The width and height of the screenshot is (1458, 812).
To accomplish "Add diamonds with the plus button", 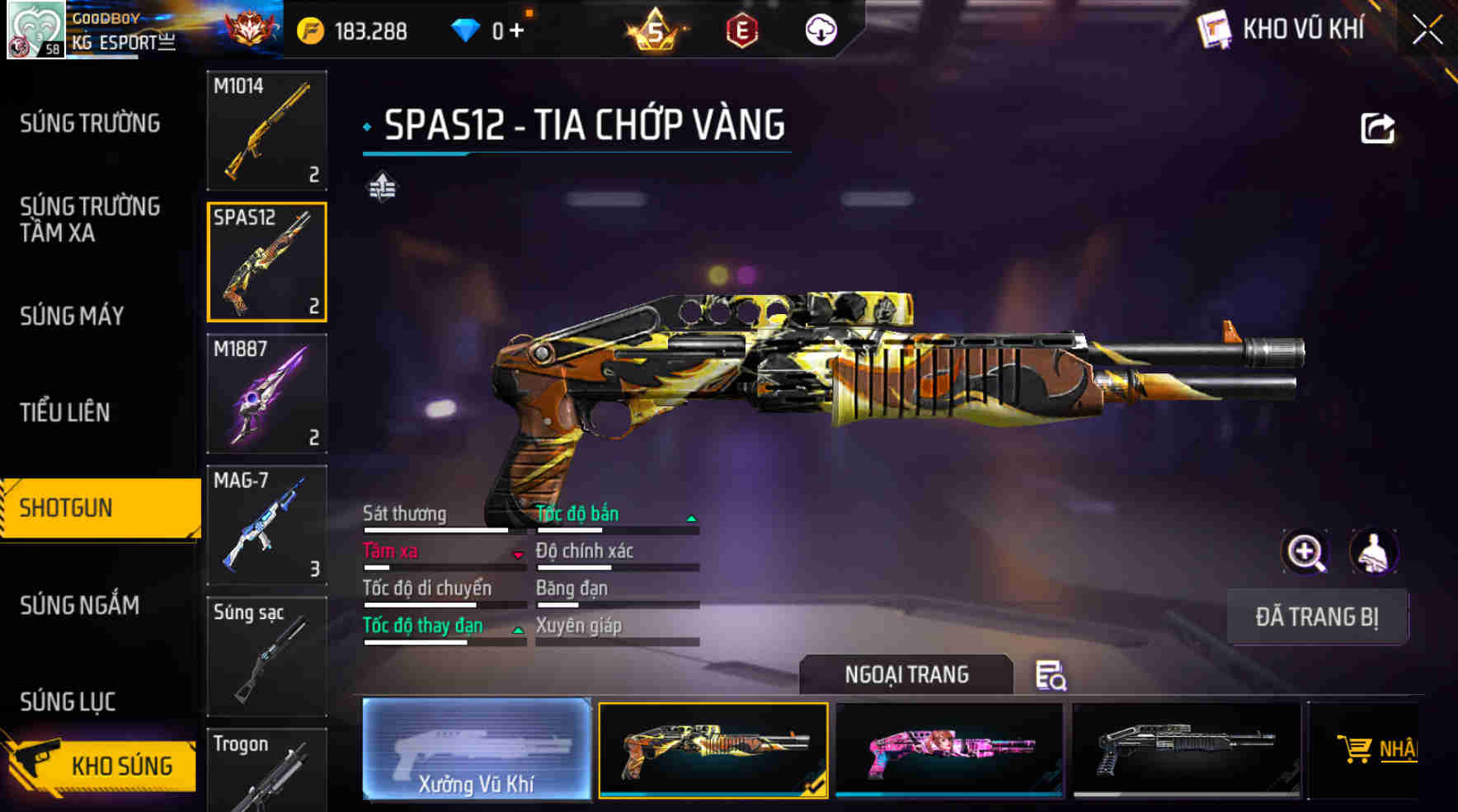I will coord(517,31).
